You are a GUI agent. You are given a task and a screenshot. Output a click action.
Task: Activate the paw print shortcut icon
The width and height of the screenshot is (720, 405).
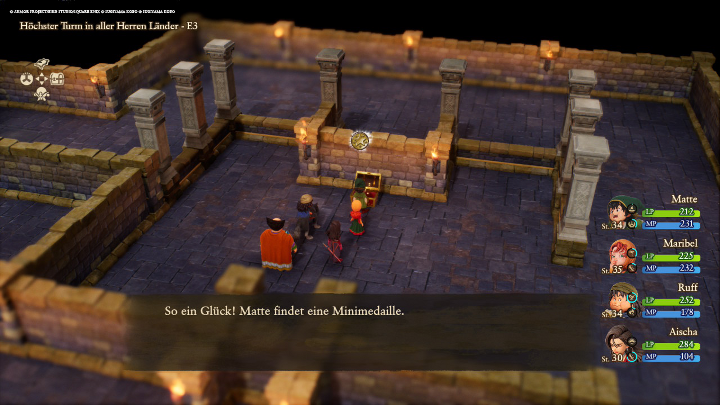pos(26,79)
